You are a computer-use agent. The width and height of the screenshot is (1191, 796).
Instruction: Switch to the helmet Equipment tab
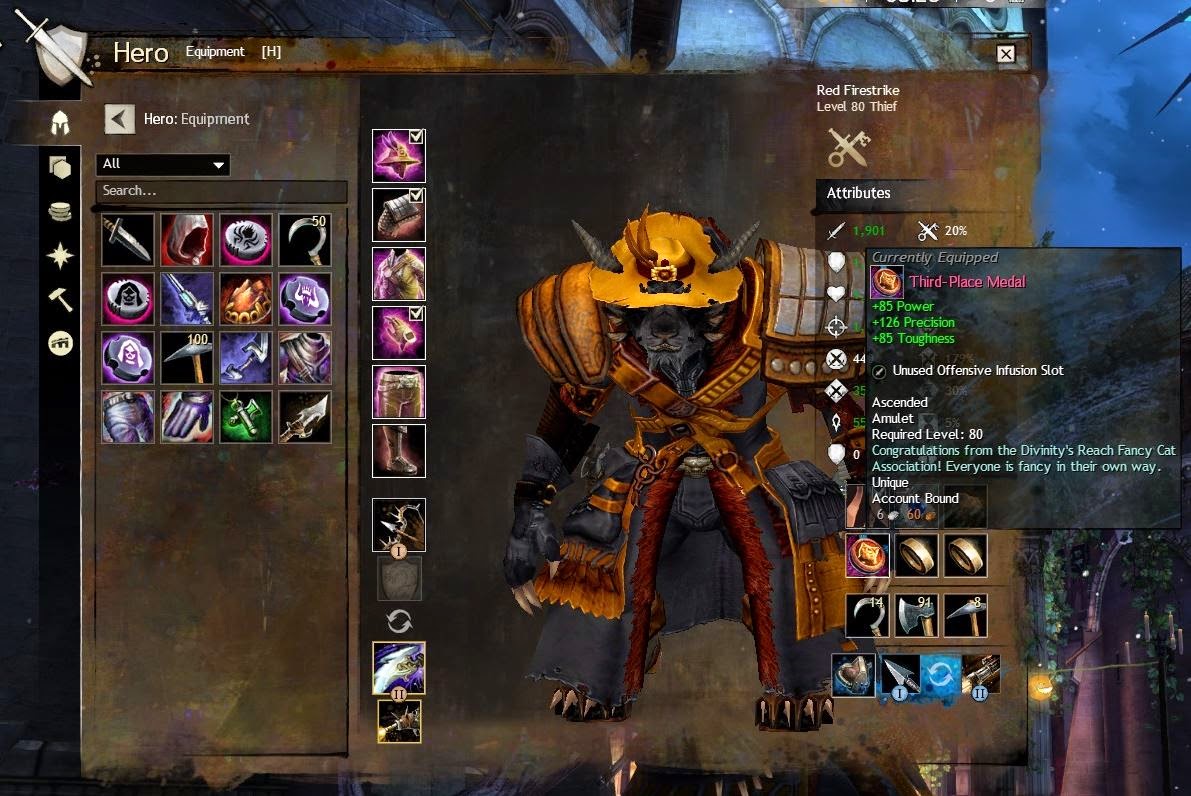[x=61, y=124]
